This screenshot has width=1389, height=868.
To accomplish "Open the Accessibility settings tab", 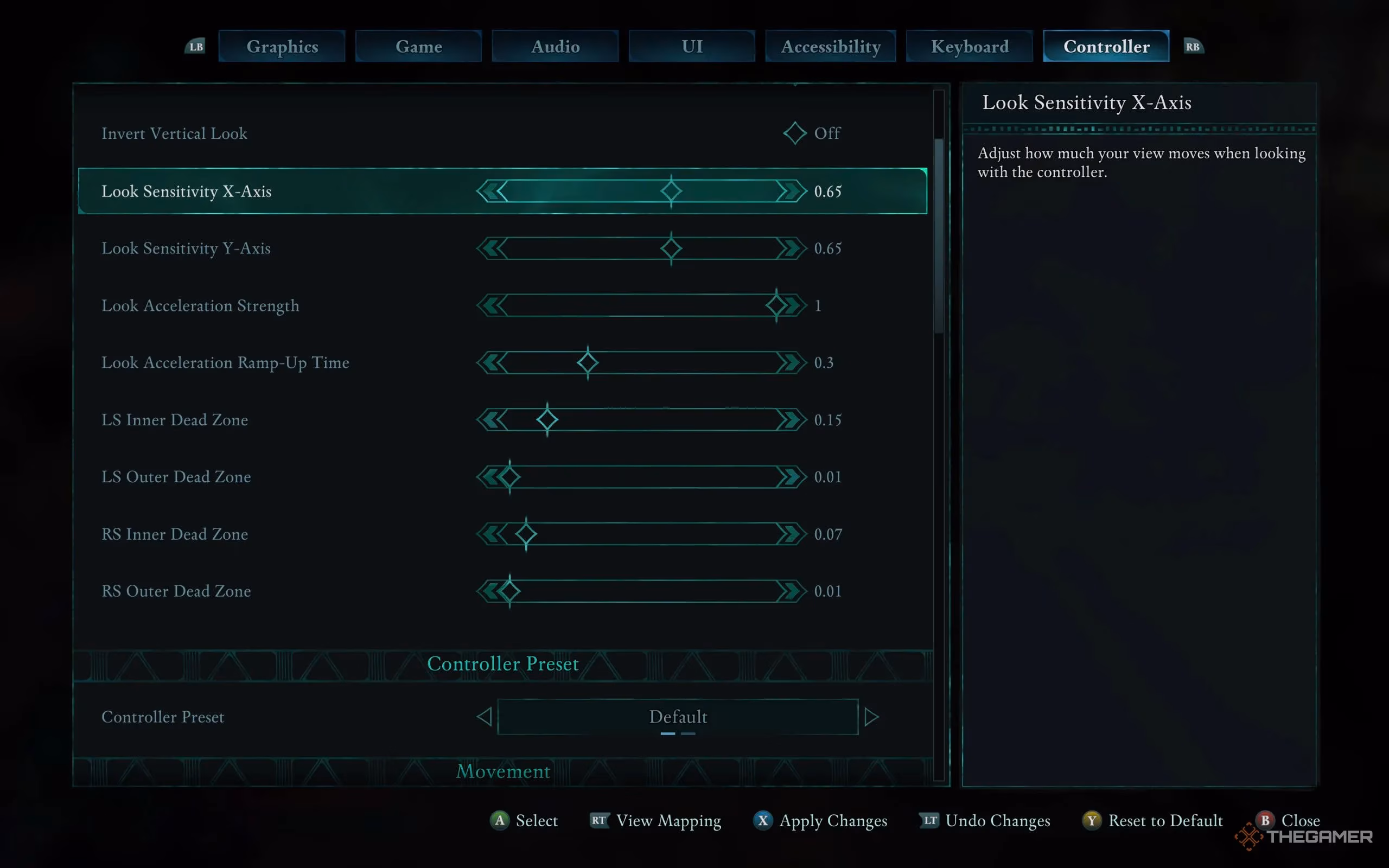I will click(x=831, y=46).
